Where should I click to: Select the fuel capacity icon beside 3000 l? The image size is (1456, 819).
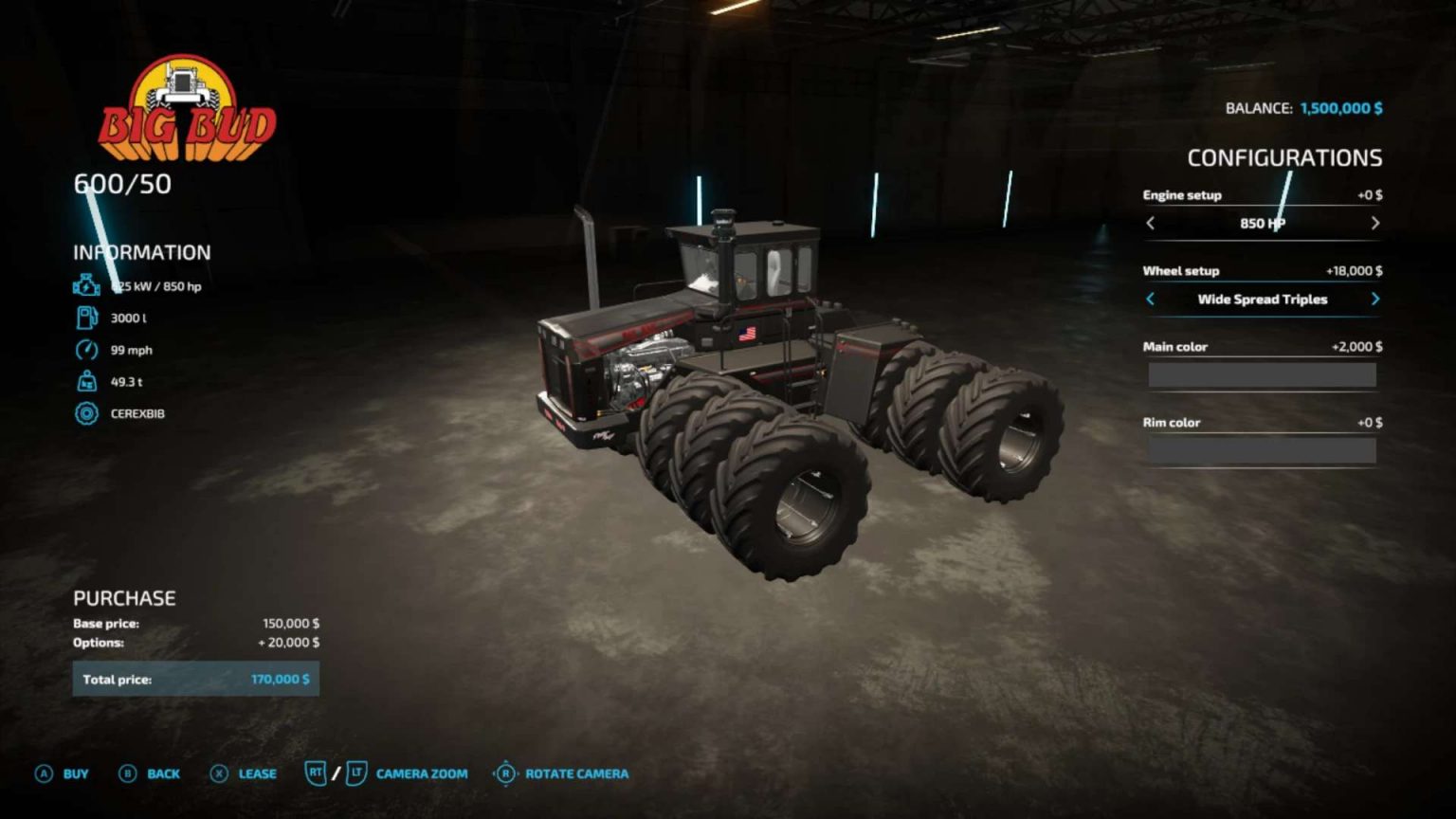(x=86, y=317)
